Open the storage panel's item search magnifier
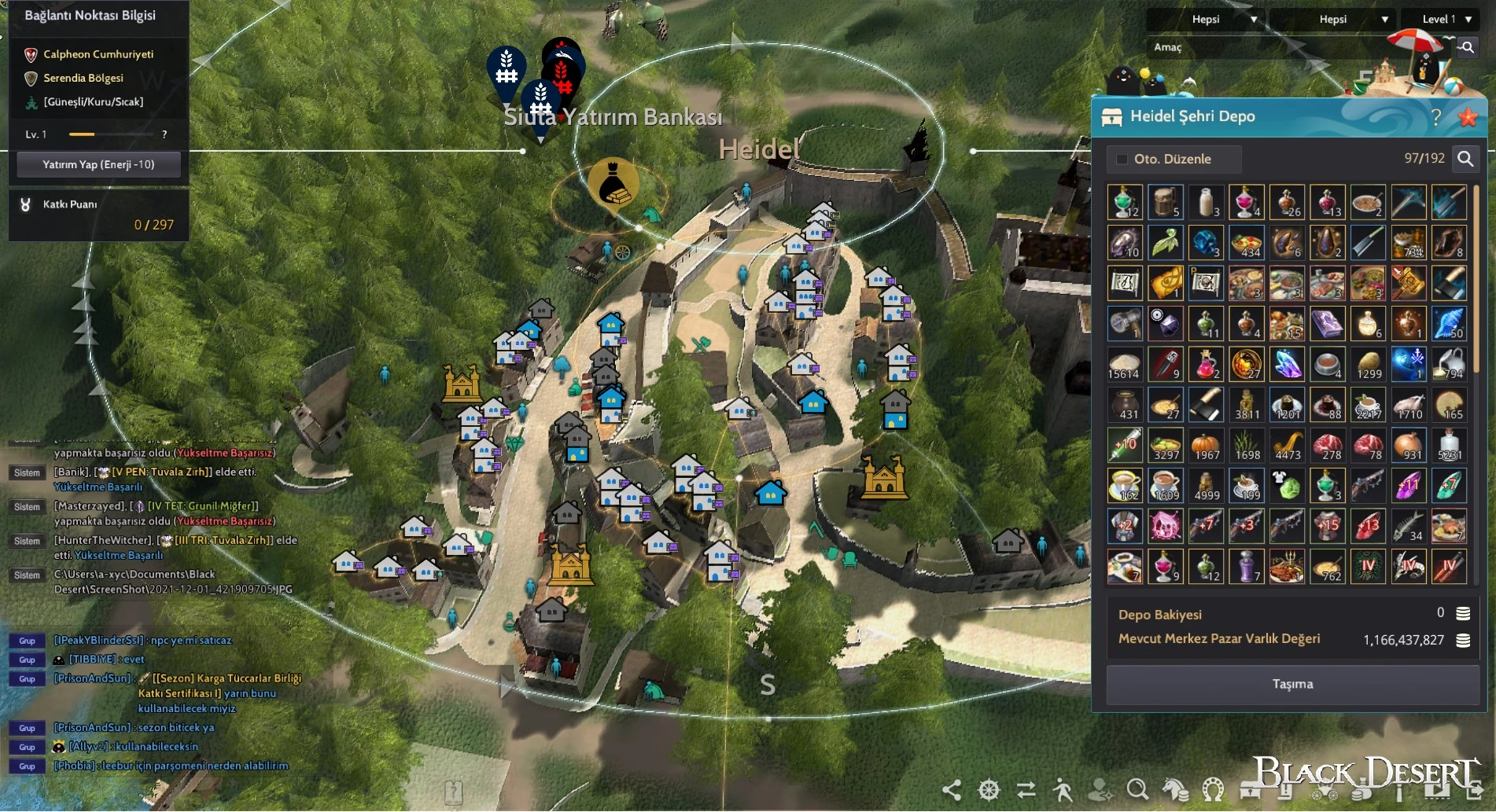Viewport: 1496px width, 812px height. click(1465, 159)
